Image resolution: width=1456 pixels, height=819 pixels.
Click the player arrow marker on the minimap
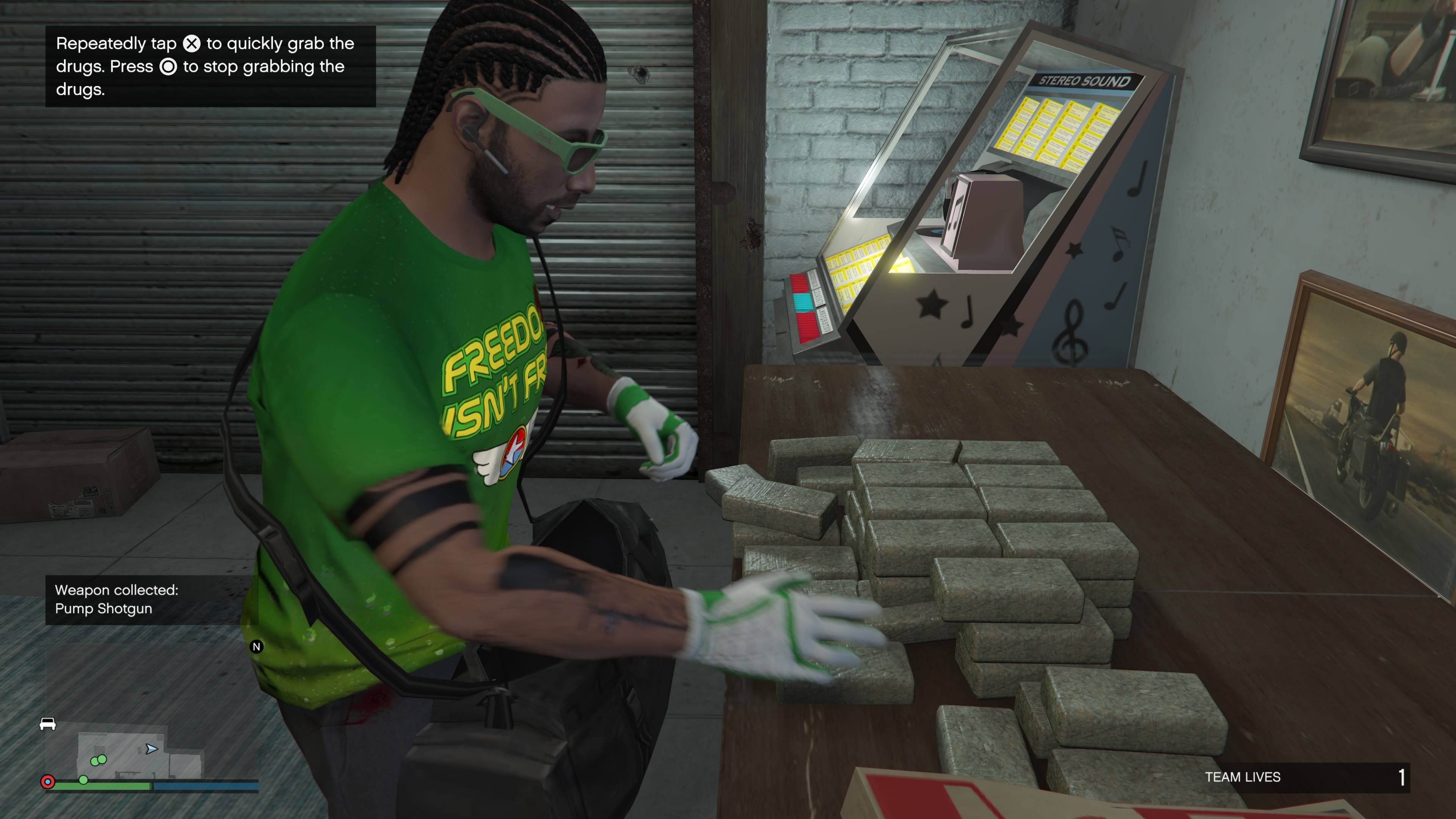[x=151, y=749]
